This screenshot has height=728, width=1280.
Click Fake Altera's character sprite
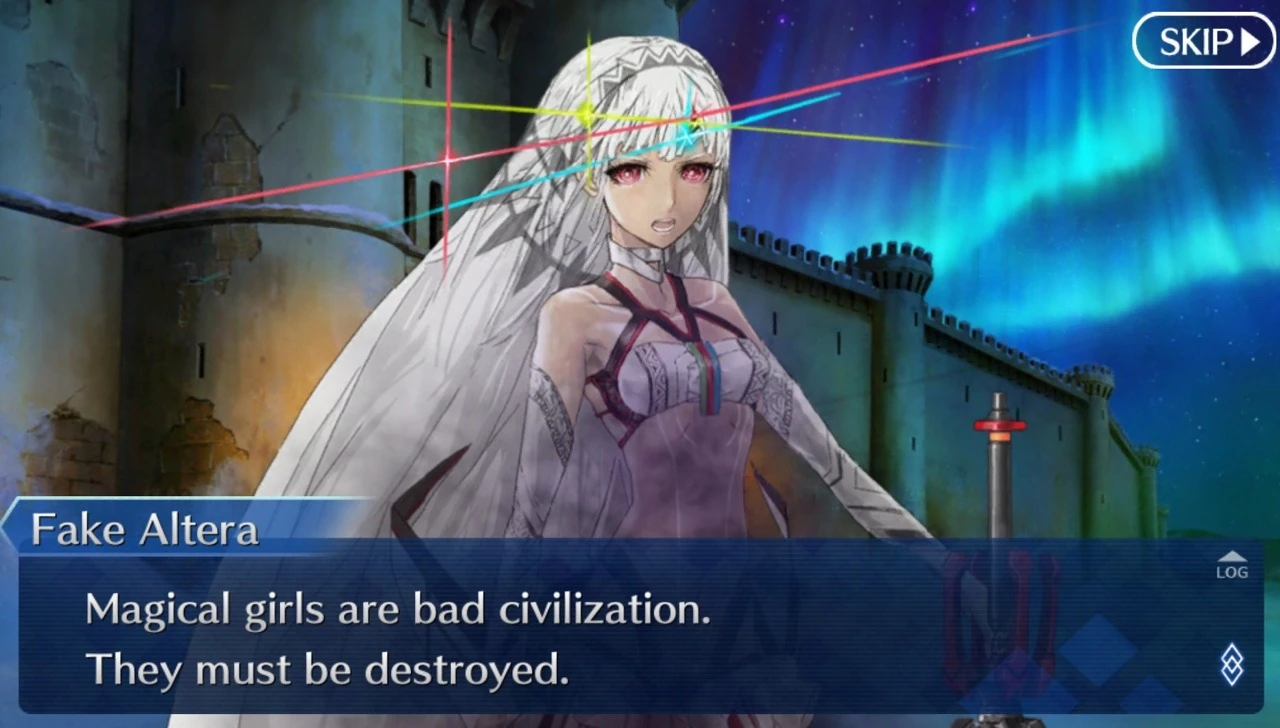coord(650,350)
